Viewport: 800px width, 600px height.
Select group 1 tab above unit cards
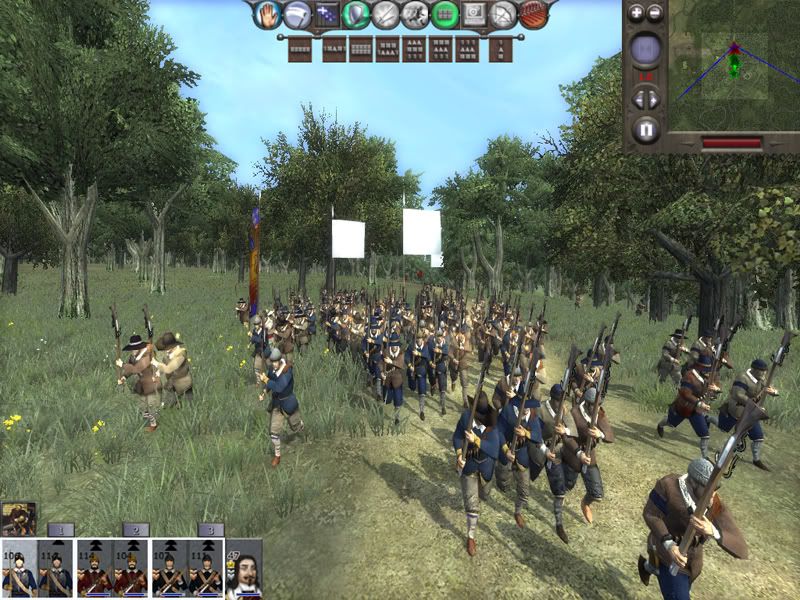coord(61,529)
